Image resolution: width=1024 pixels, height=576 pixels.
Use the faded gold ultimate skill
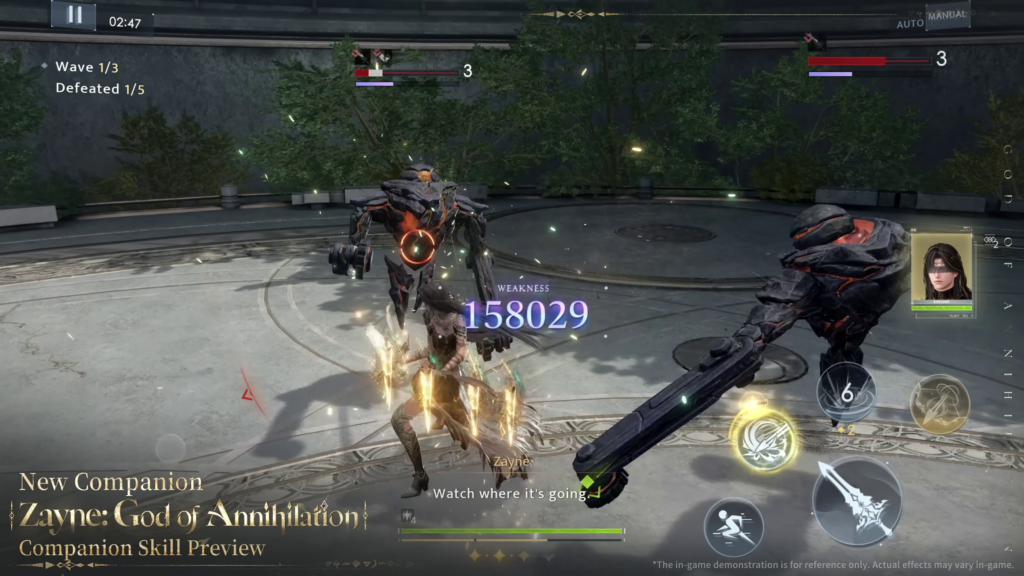(x=939, y=404)
